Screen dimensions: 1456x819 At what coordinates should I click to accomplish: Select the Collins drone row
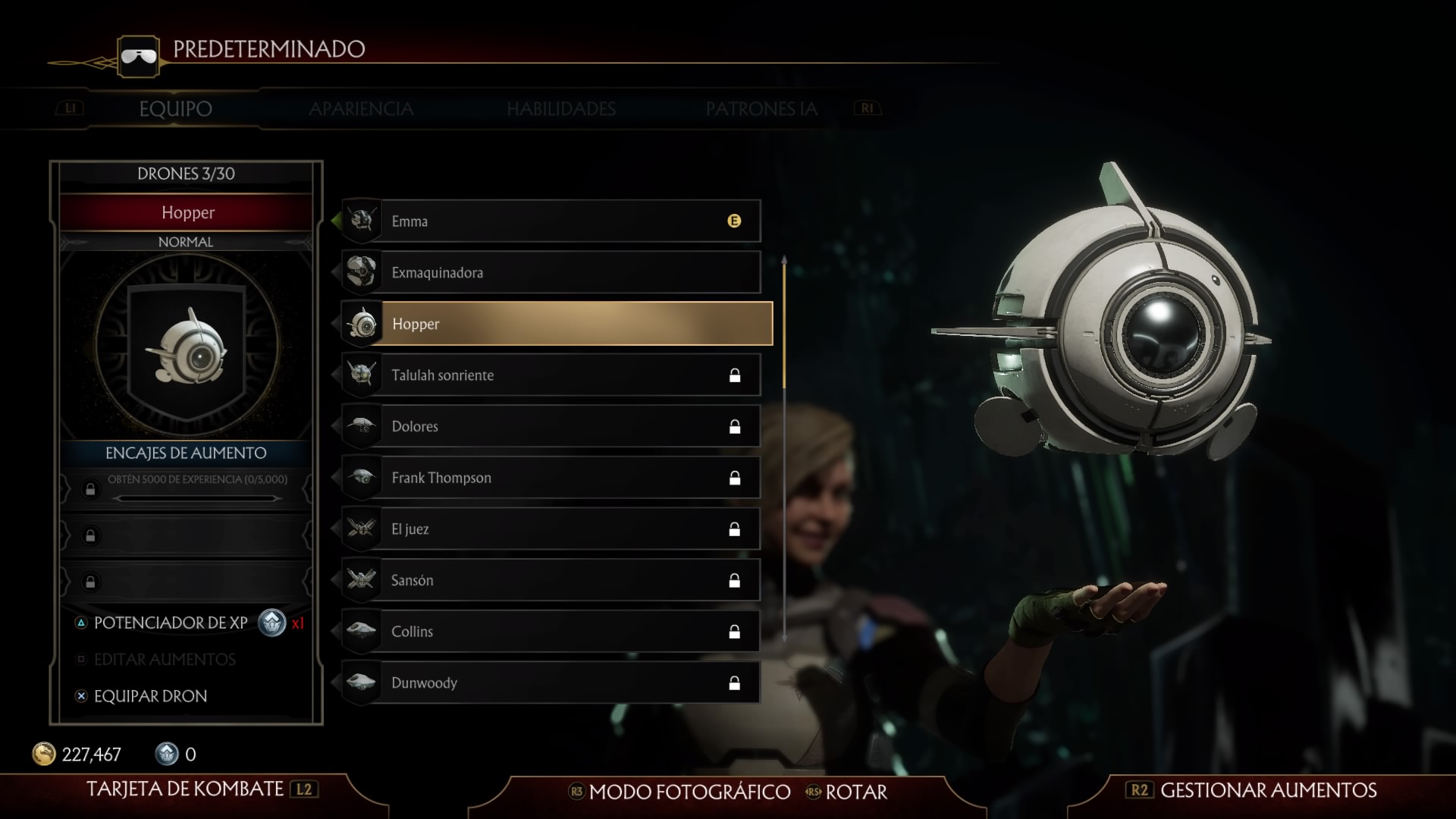click(x=552, y=632)
